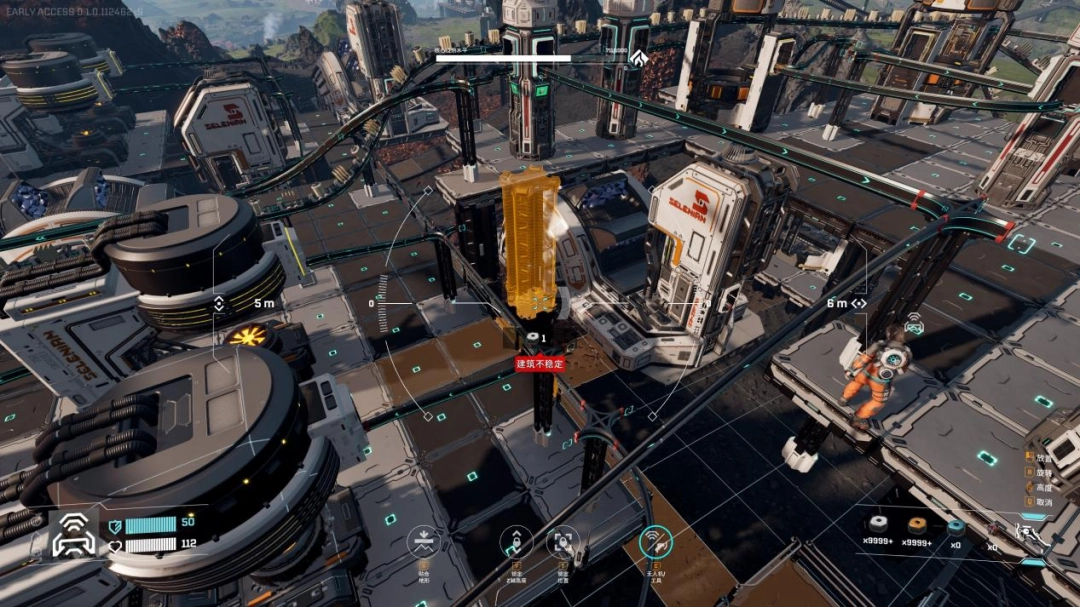
Task: Click the build tool gun icon
Action: [1030, 534]
